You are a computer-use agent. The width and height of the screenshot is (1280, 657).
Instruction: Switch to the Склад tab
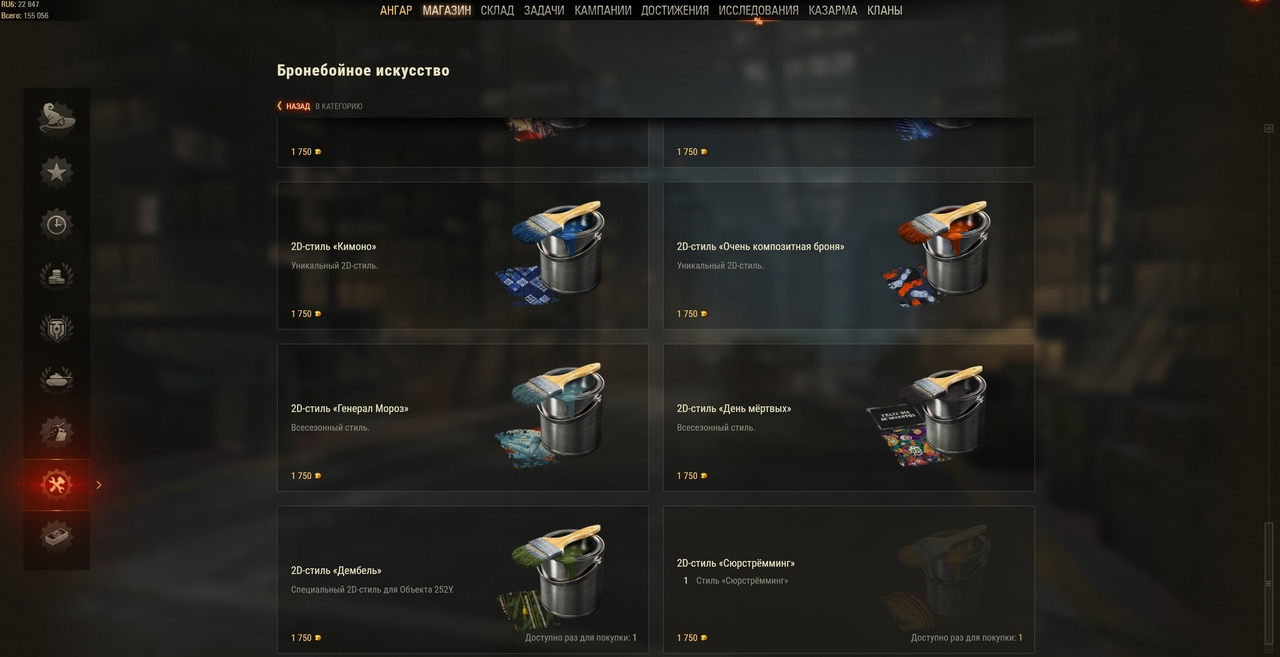point(497,11)
